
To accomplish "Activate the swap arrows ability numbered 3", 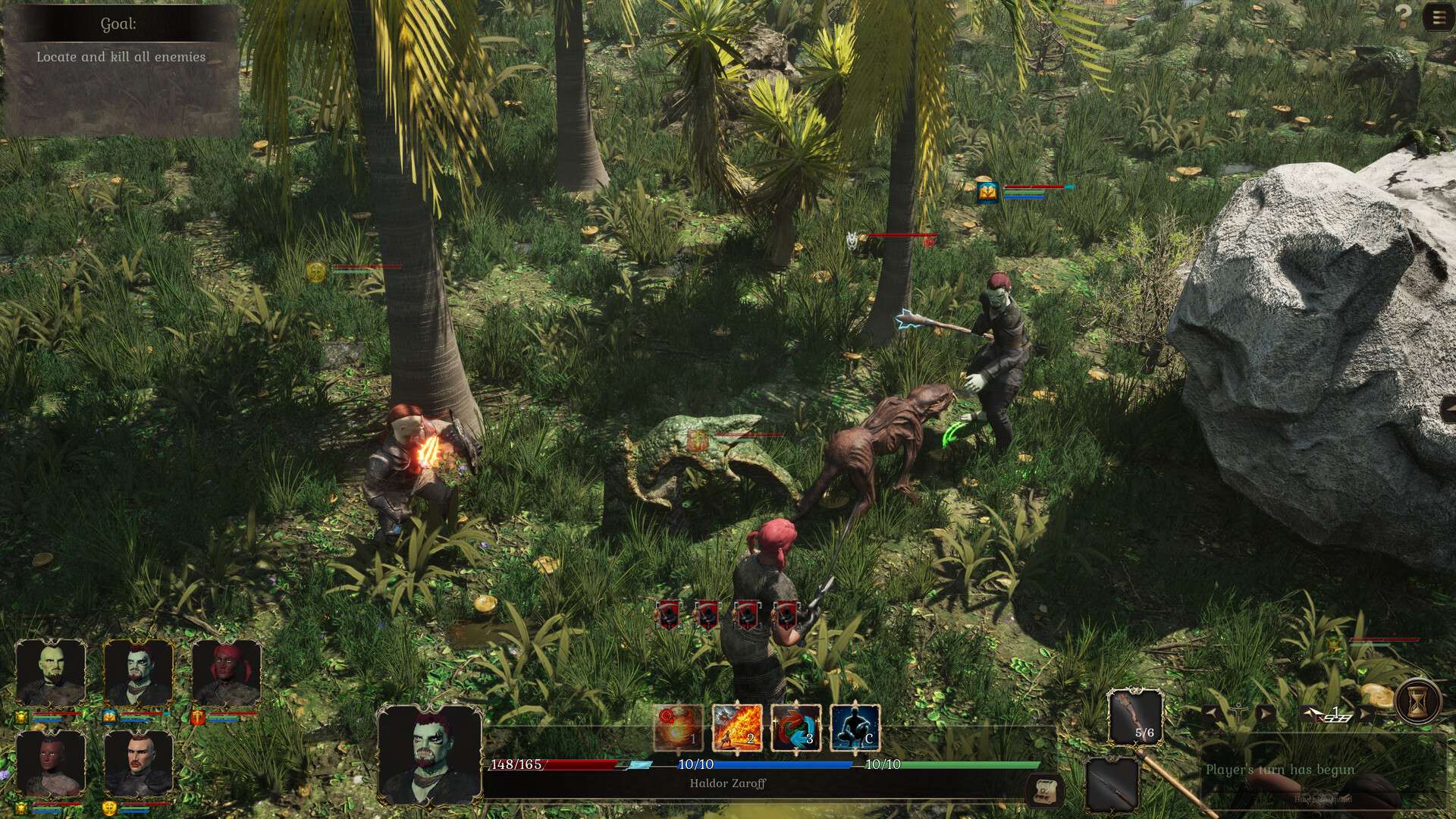I will pyautogui.click(x=796, y=728).
